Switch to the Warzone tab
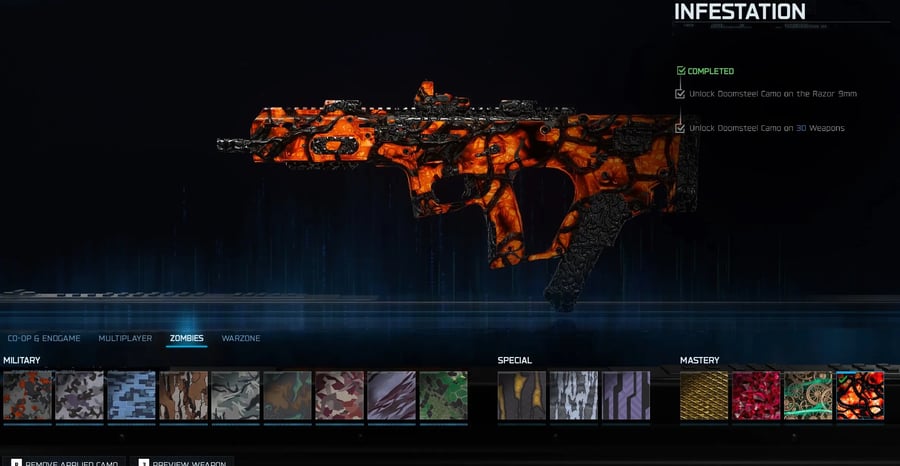Image resolution: width=900 pixels, height=466 pixels. click(x=241, y=339)
